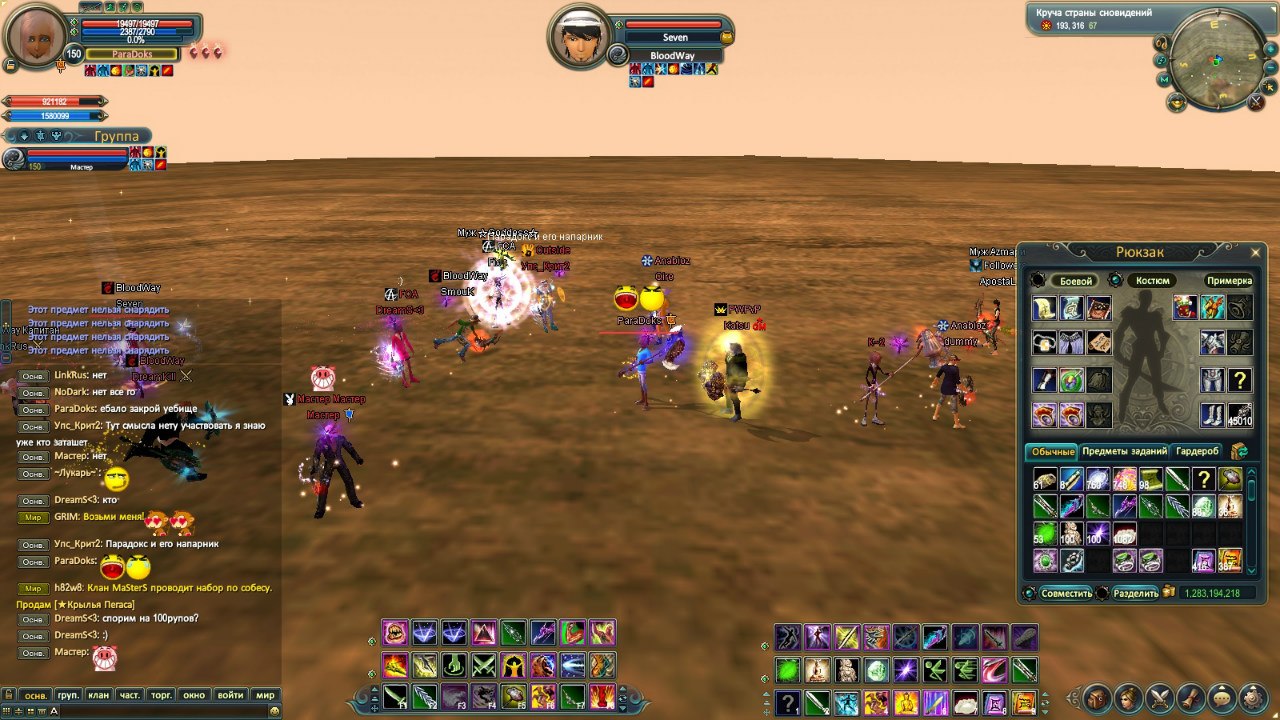The height and width of the screenshot is (720, 1280).
Task: Open the character portrait menu button
Action: (1128, 697)
